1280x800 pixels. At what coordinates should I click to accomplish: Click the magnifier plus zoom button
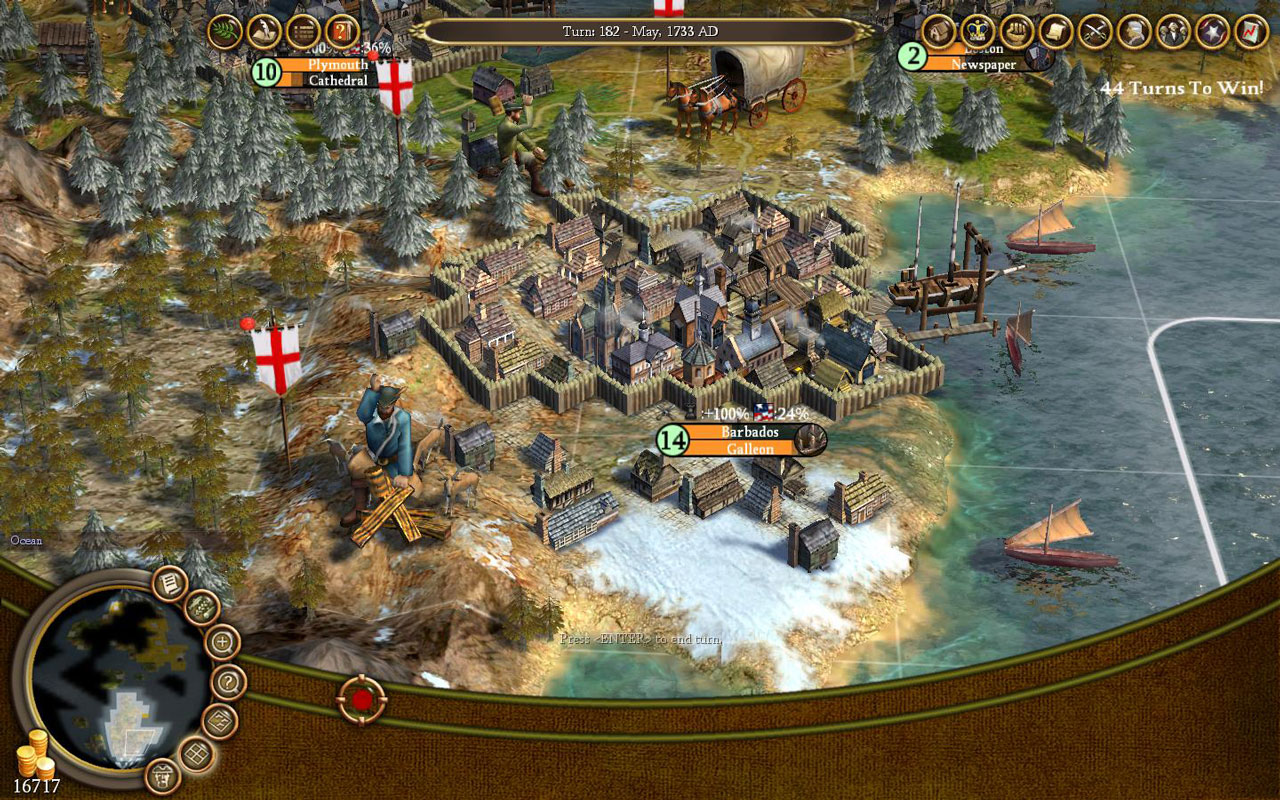(x=222, y=641)
